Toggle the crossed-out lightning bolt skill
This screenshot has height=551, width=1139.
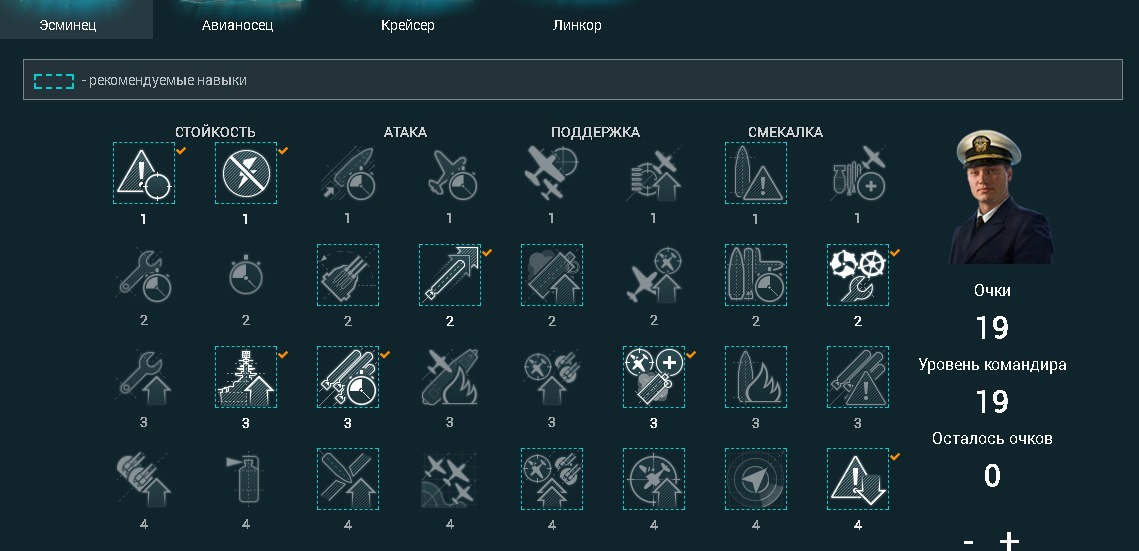coord(246,173)
